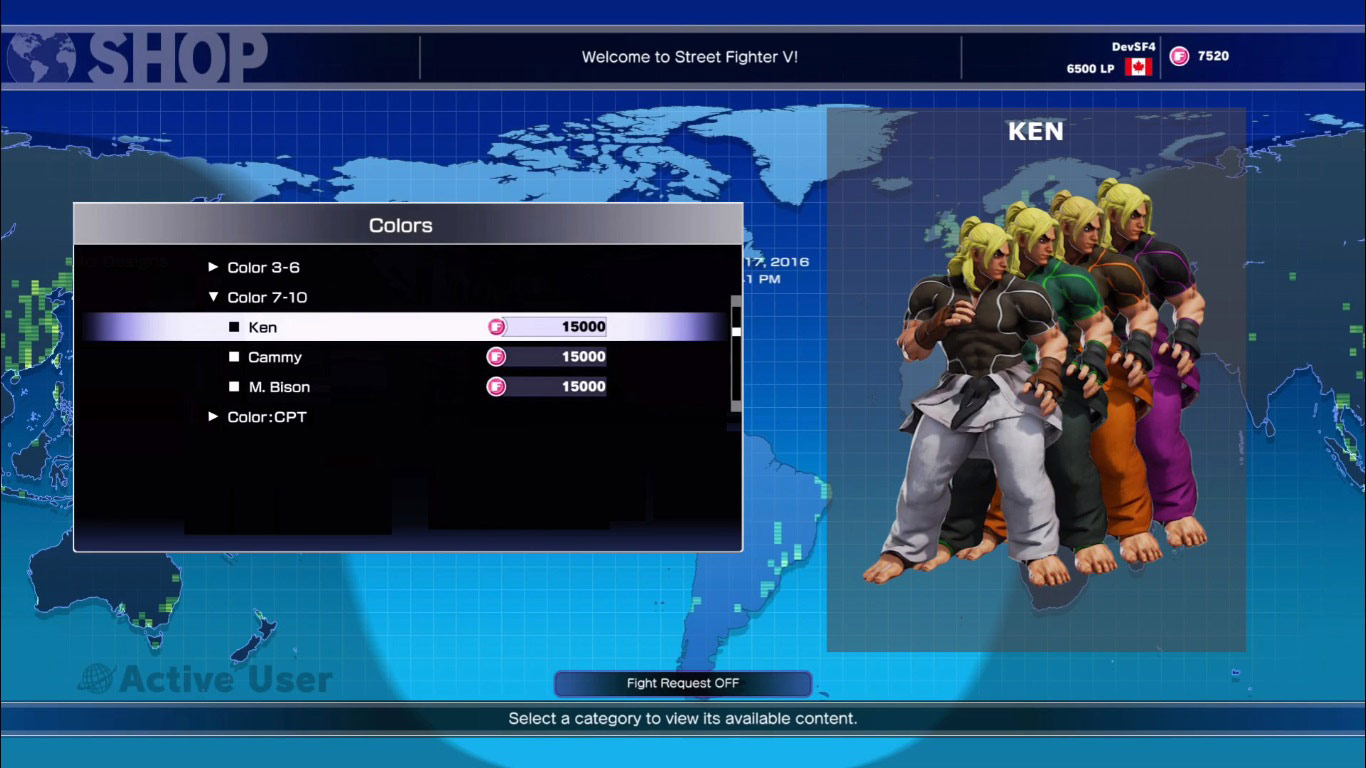Screen dimensions: 1366x768
Task: Check the box next to M. Bison
Action: click(x=233, y=387)
